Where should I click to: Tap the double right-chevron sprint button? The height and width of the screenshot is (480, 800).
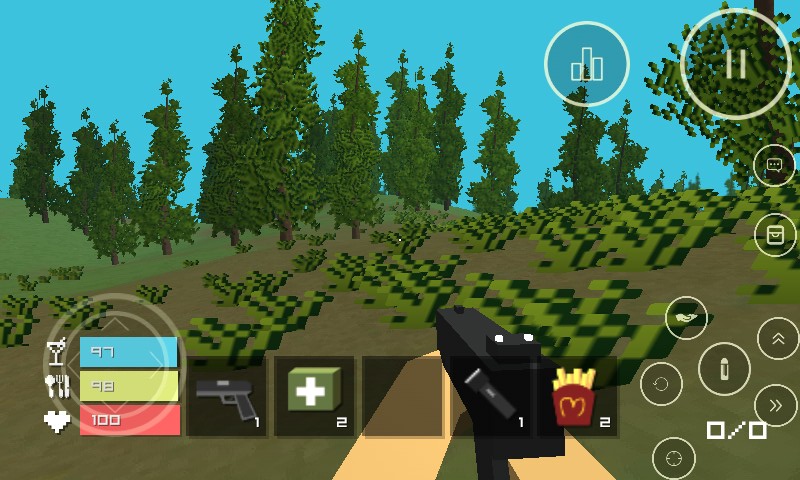click(x=777, y=405)
